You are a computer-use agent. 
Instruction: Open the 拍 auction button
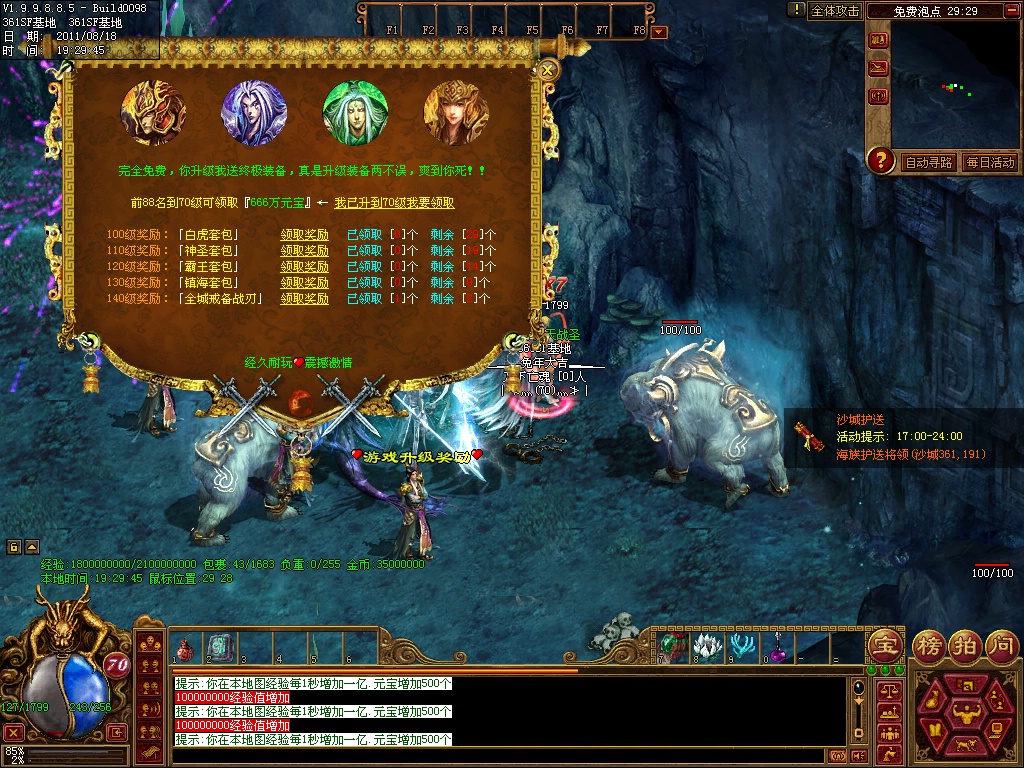tap(966, 643)
